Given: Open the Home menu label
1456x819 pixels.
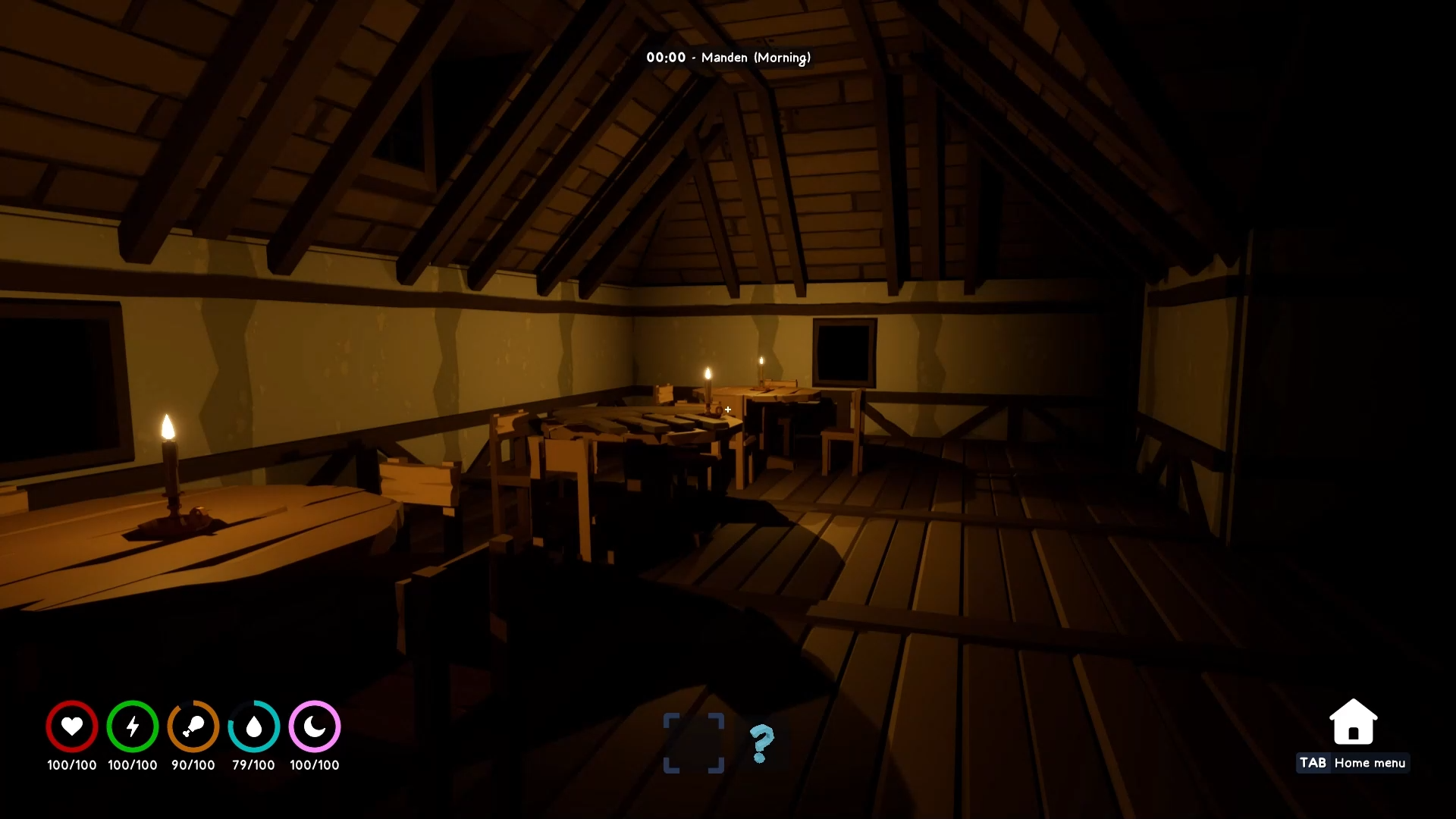Looking at the screenshot, I should [1371, 763].
